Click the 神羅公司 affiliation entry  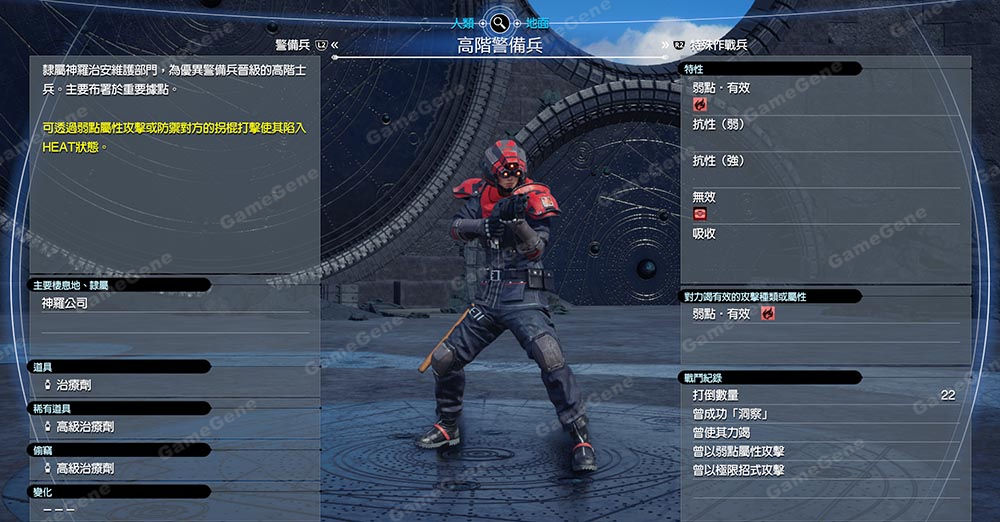tap(64, 303)
